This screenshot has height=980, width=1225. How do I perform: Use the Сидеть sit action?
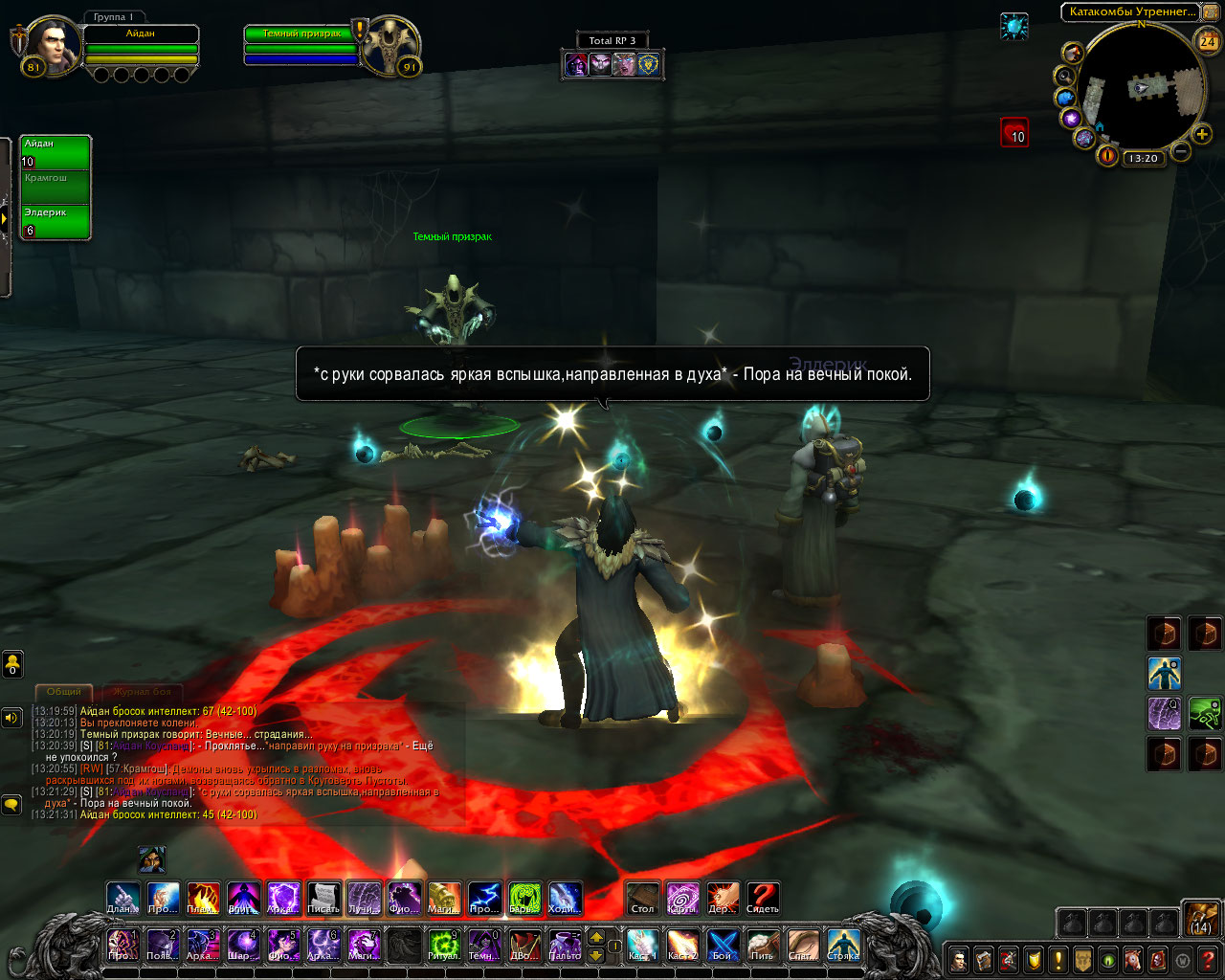(763, 899)
